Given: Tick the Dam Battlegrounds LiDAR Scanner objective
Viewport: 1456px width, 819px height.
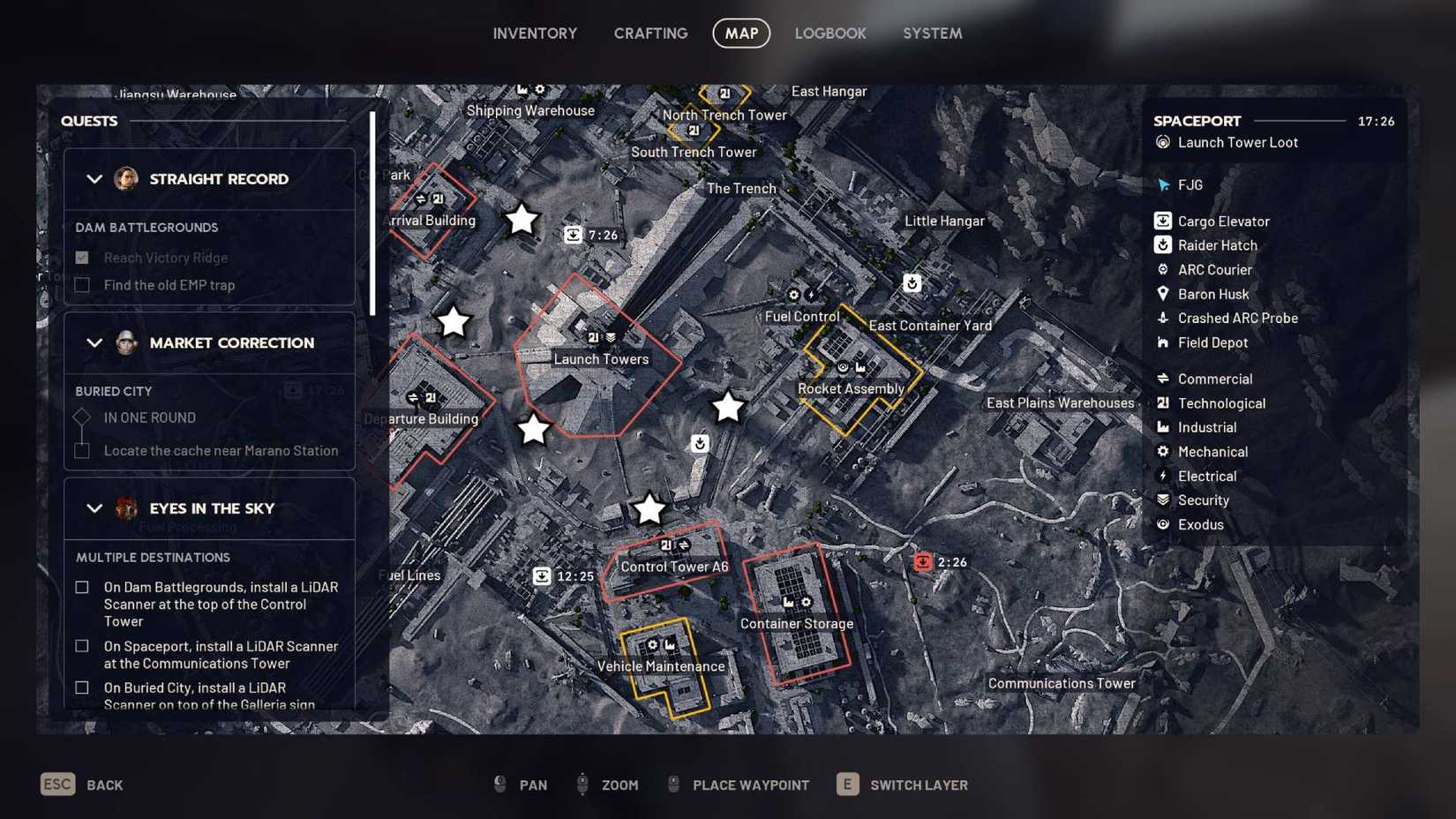Looking at the screenshot, I should click(82, 586).
